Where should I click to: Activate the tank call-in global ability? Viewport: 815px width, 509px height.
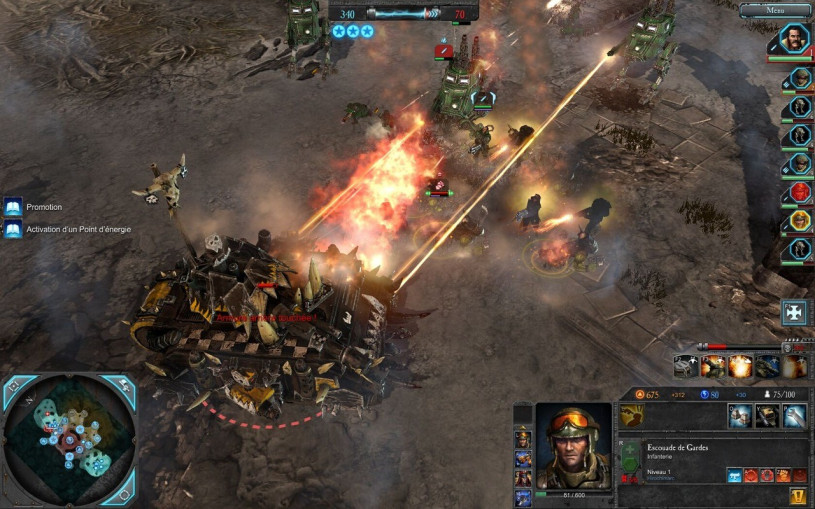[766, 367]
